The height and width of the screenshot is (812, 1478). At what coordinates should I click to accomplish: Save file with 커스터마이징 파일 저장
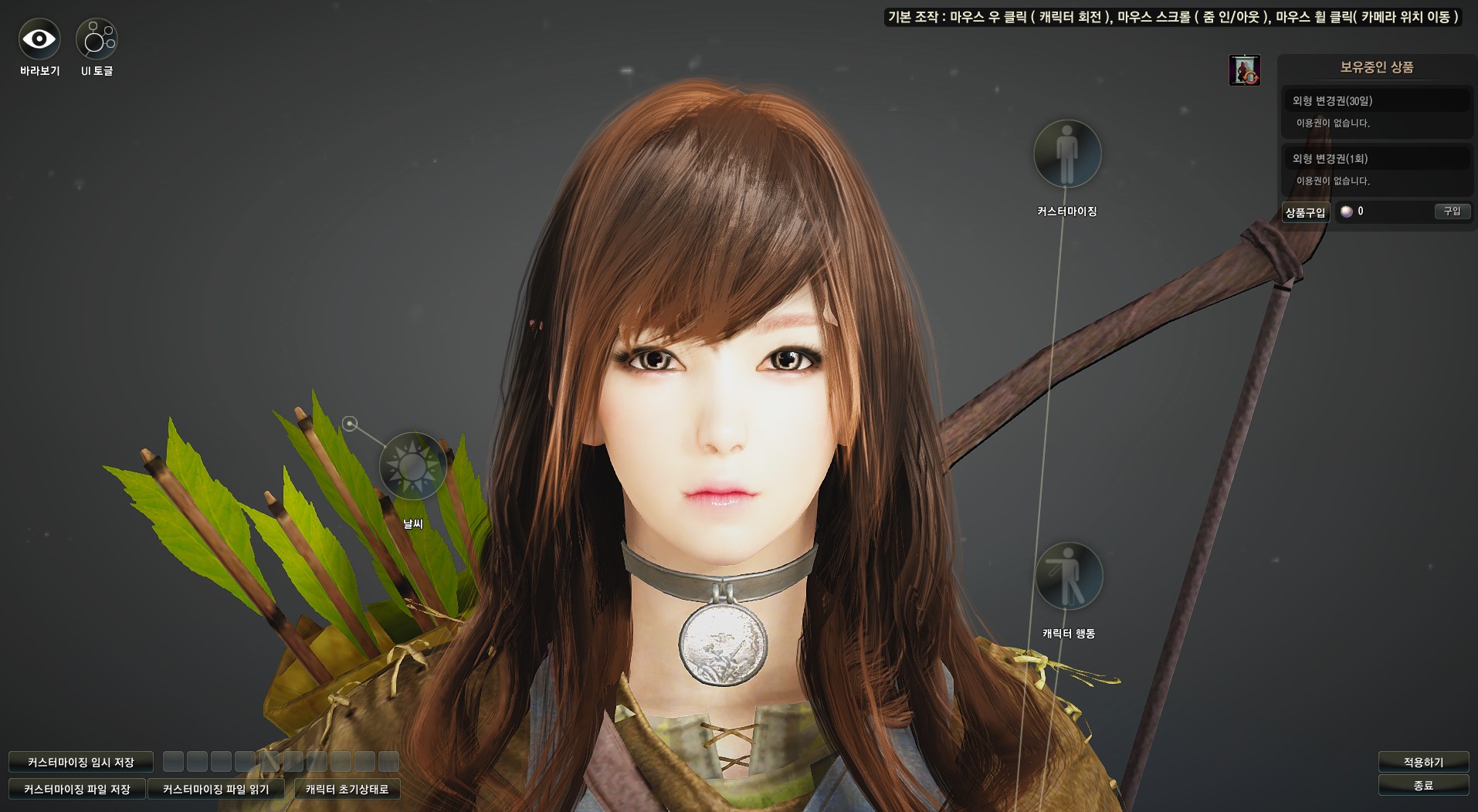click(x=77, y=789)
